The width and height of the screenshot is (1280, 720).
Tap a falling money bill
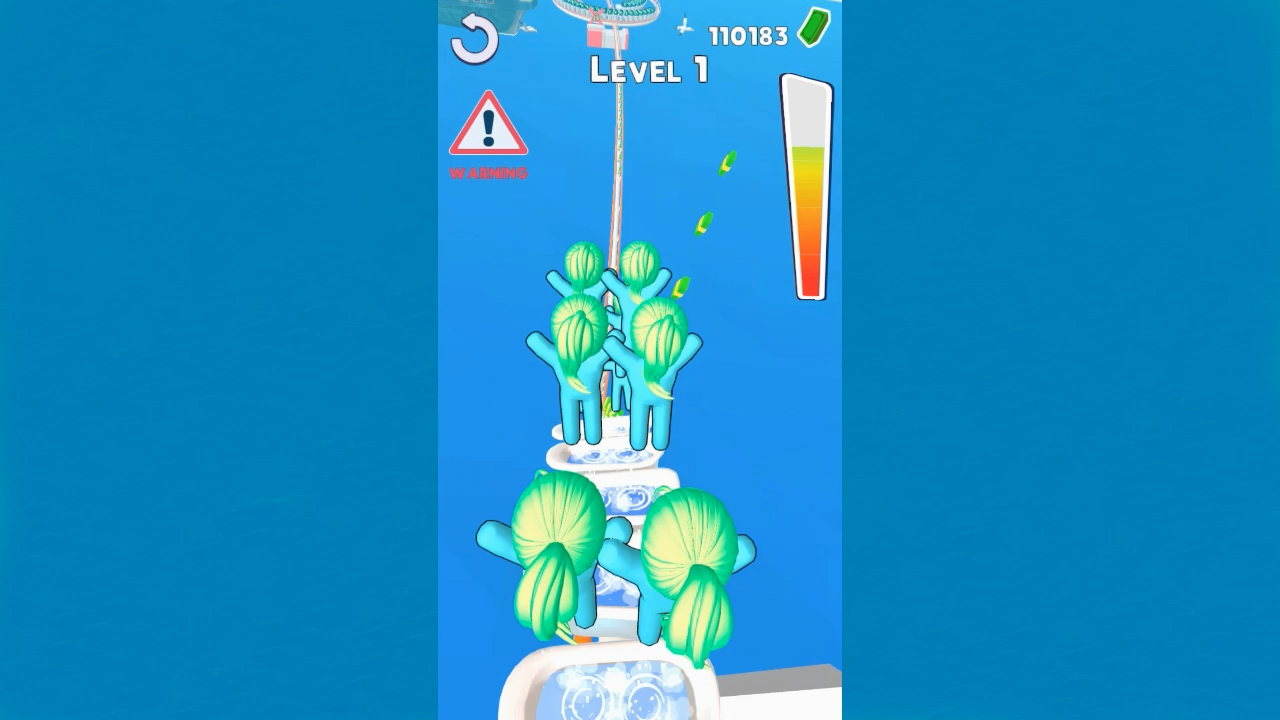[x=727, y=162]
